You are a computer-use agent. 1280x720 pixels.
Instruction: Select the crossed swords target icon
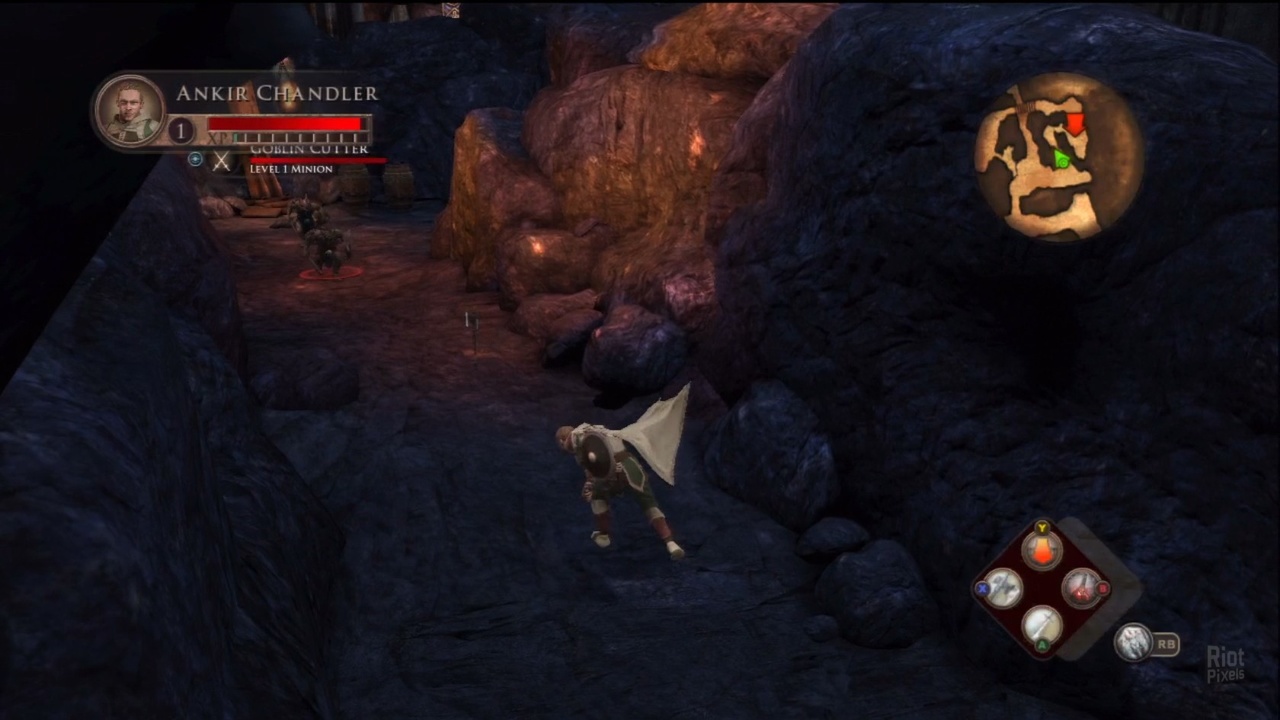tap(221, 160)
